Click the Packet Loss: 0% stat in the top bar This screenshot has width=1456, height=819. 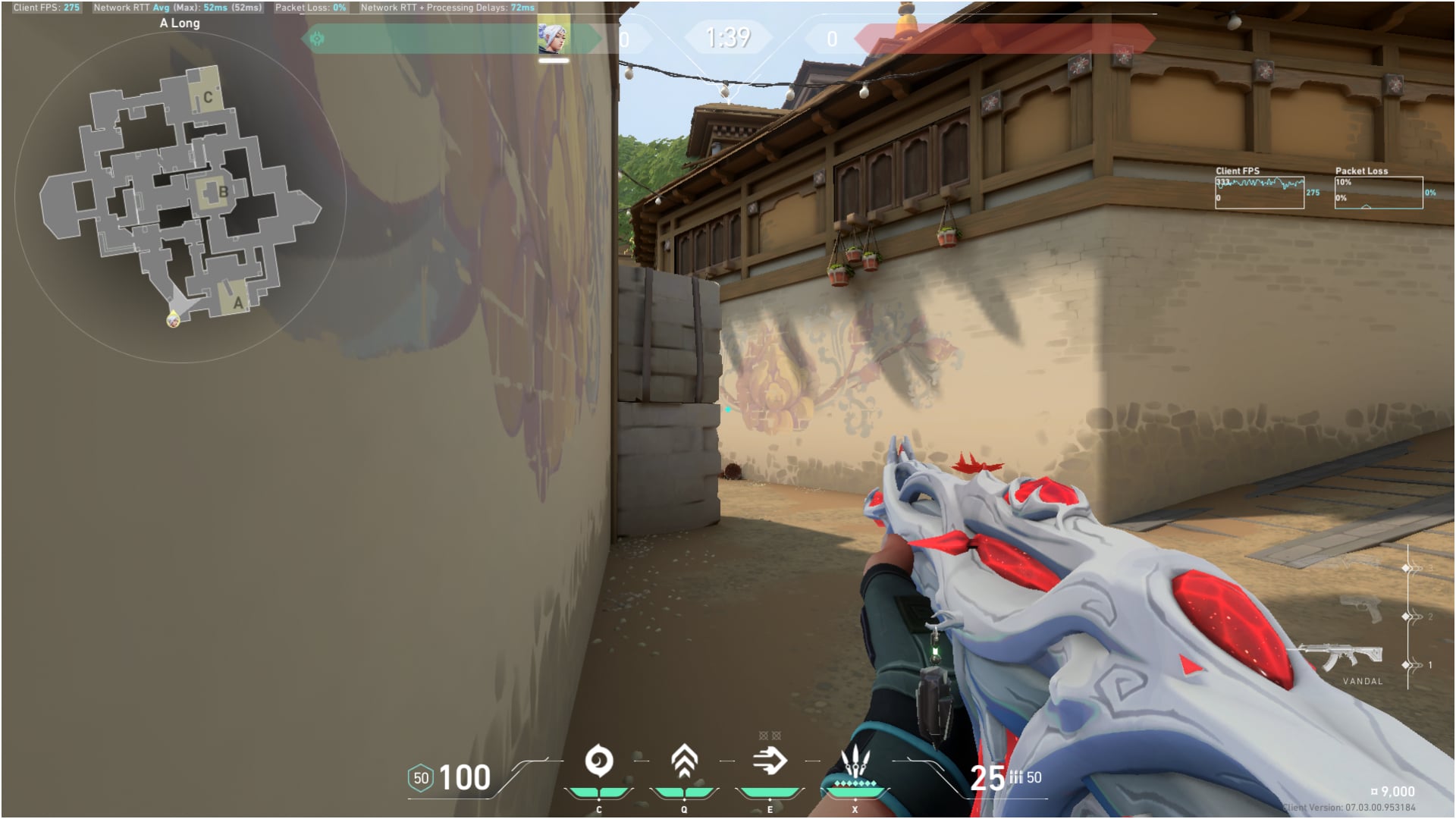(311, 6)
